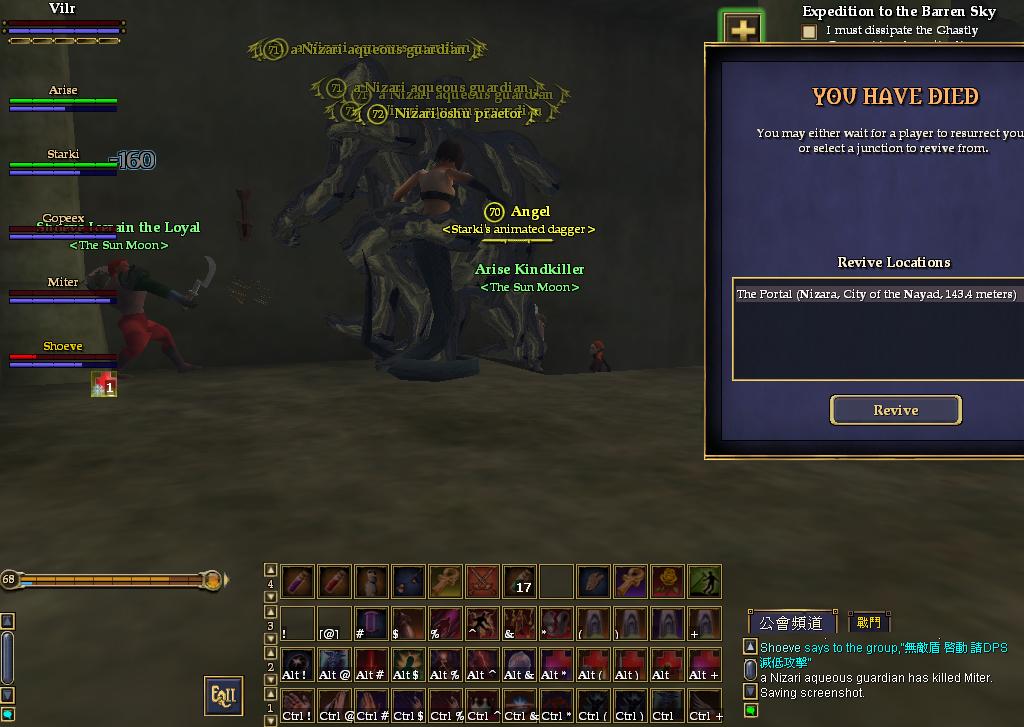Image resolution: width=1024 pixels, height=727 pixels.
Task: Use the golden rose item on hotbar 4
Action: 667,581
